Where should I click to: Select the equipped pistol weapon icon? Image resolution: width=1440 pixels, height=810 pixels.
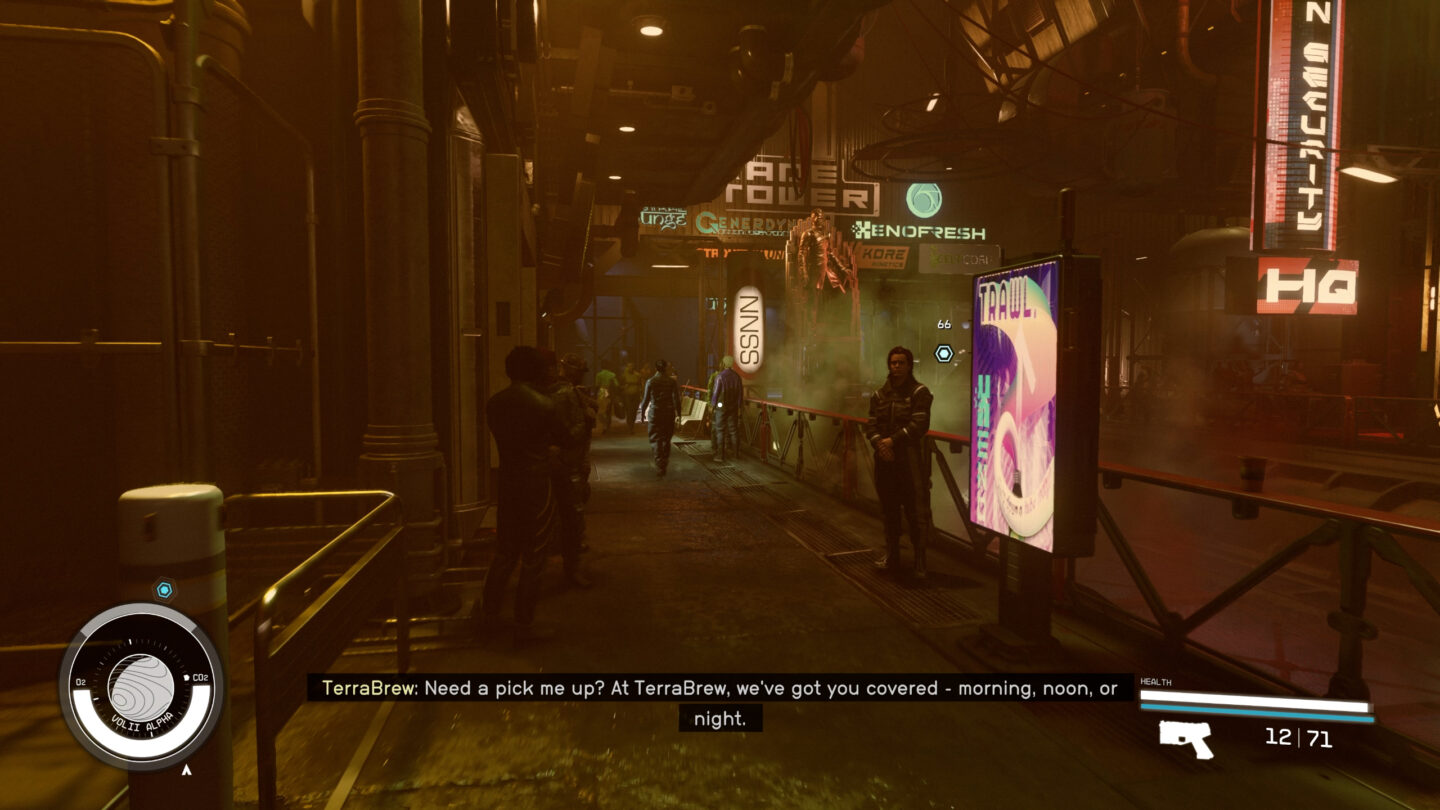[1186, 739]
